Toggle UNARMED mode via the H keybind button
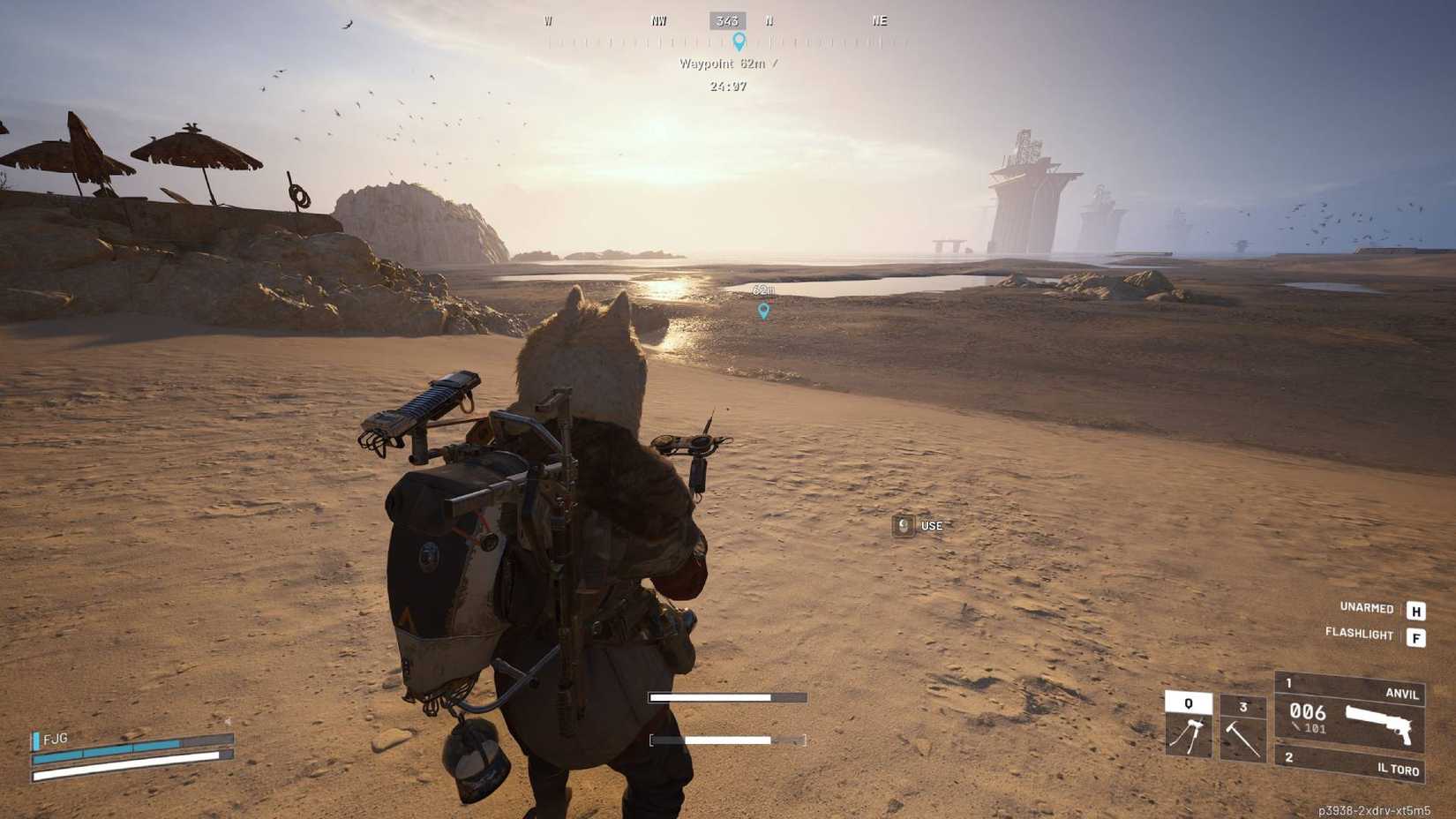Viewport: 1456px width, 819px height. 1415,609
